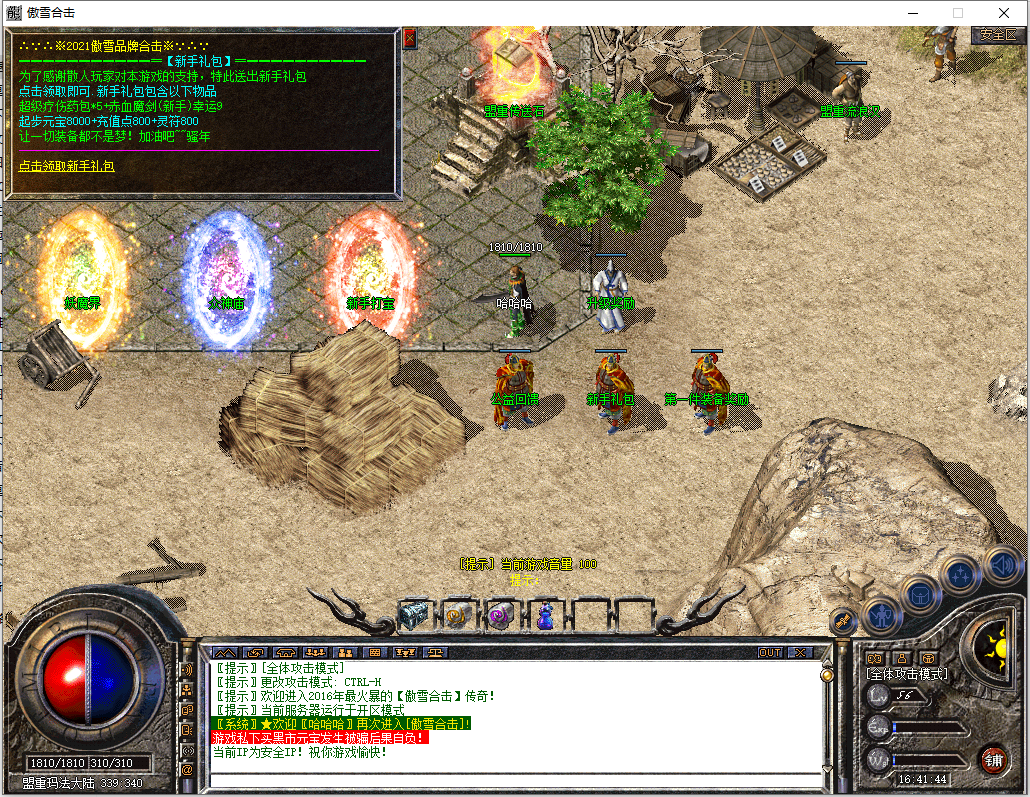Open the red 铺 shop button
Viewport: 1030px width, 797px height.
click(993, 758)
